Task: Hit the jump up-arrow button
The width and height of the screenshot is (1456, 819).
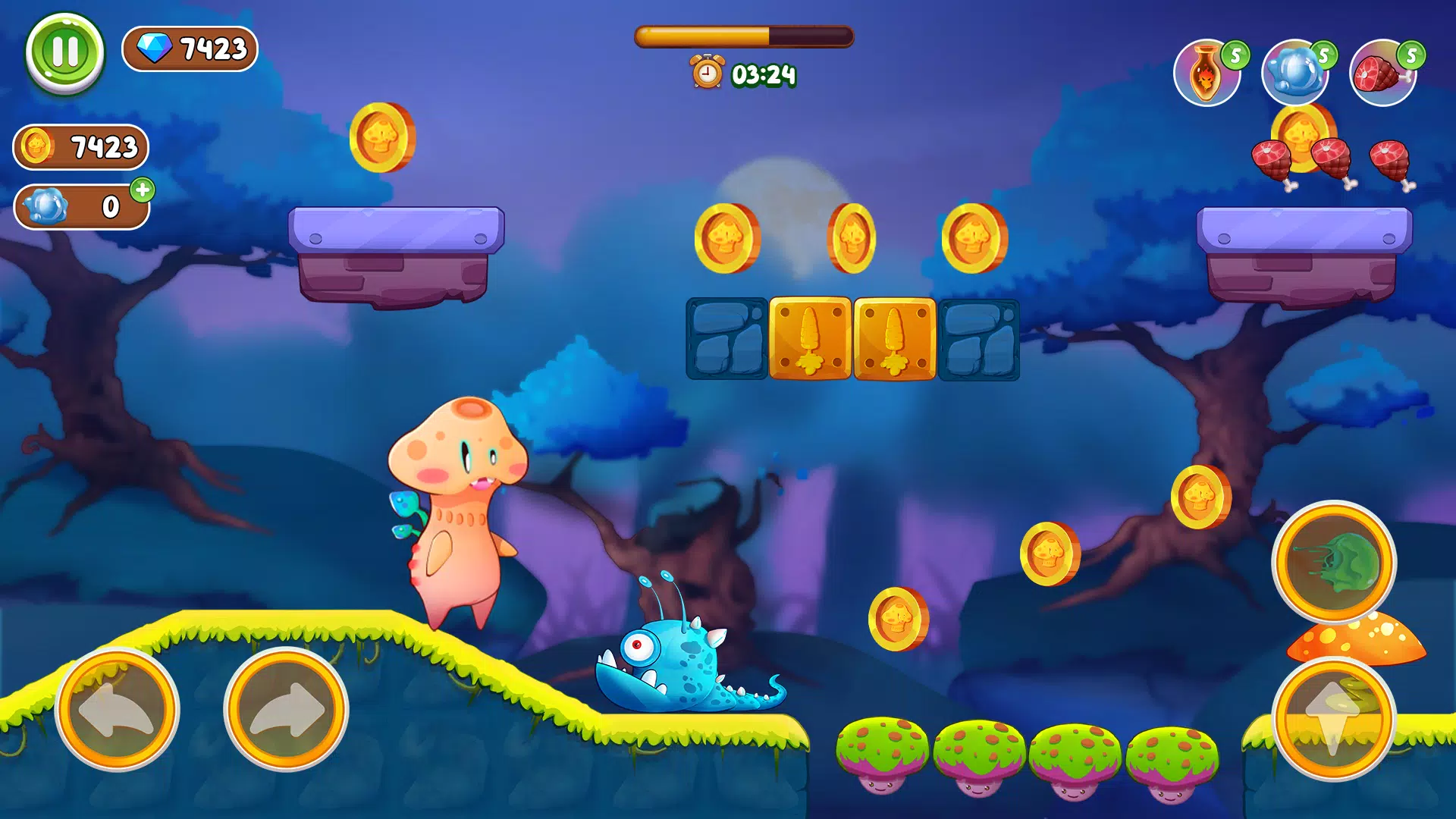Action: 1334,717
